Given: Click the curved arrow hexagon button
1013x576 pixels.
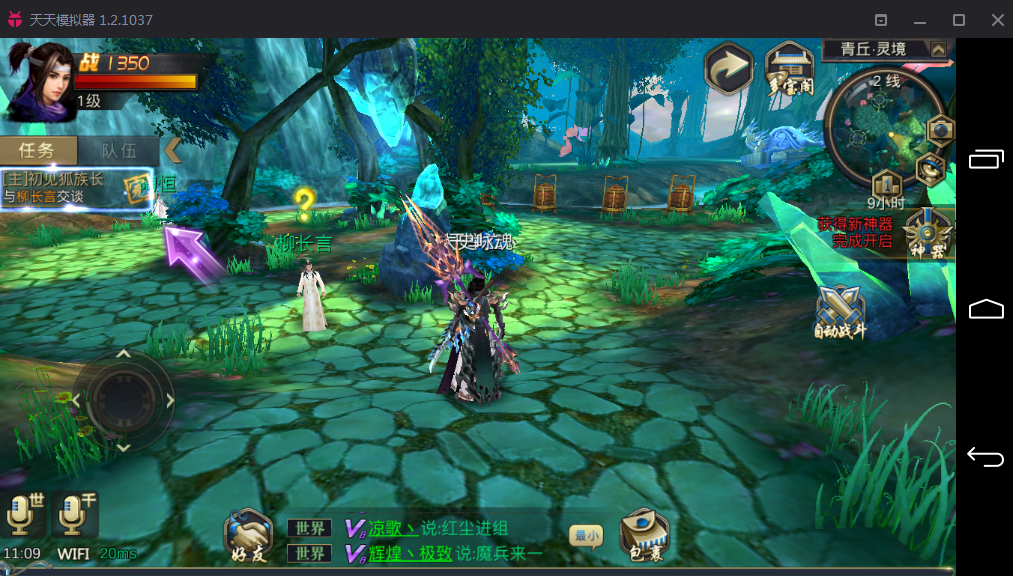Looking at the screenshot, I should 729,67.
